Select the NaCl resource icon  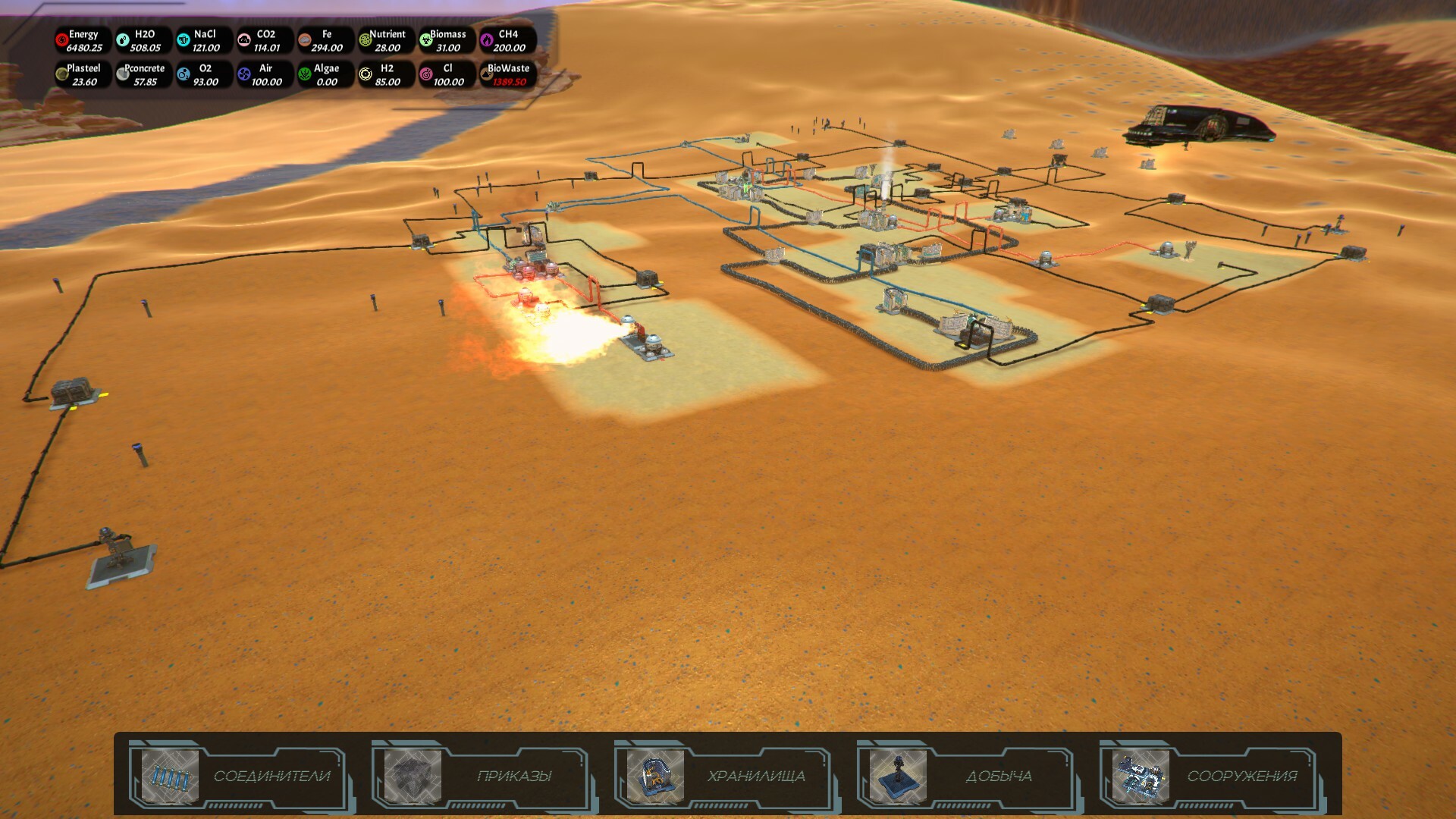[182, 39]
